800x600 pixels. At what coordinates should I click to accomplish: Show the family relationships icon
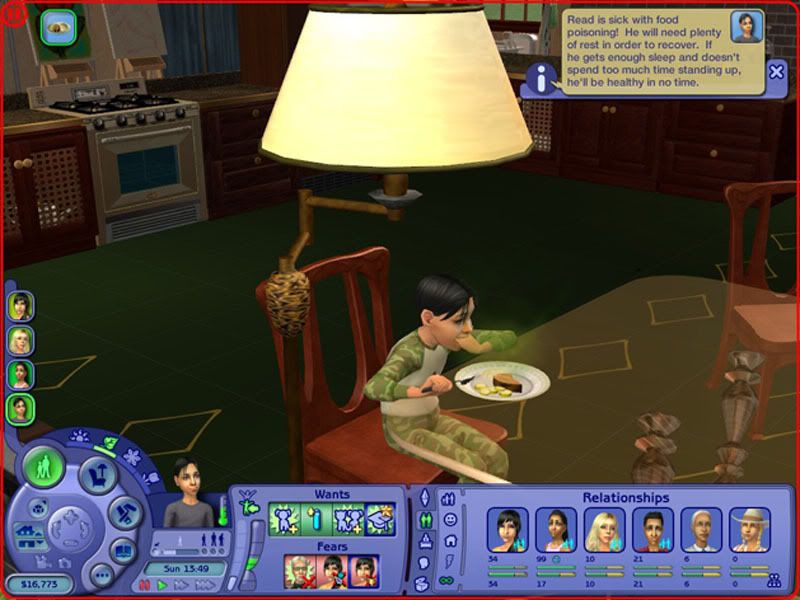point(773,579)
